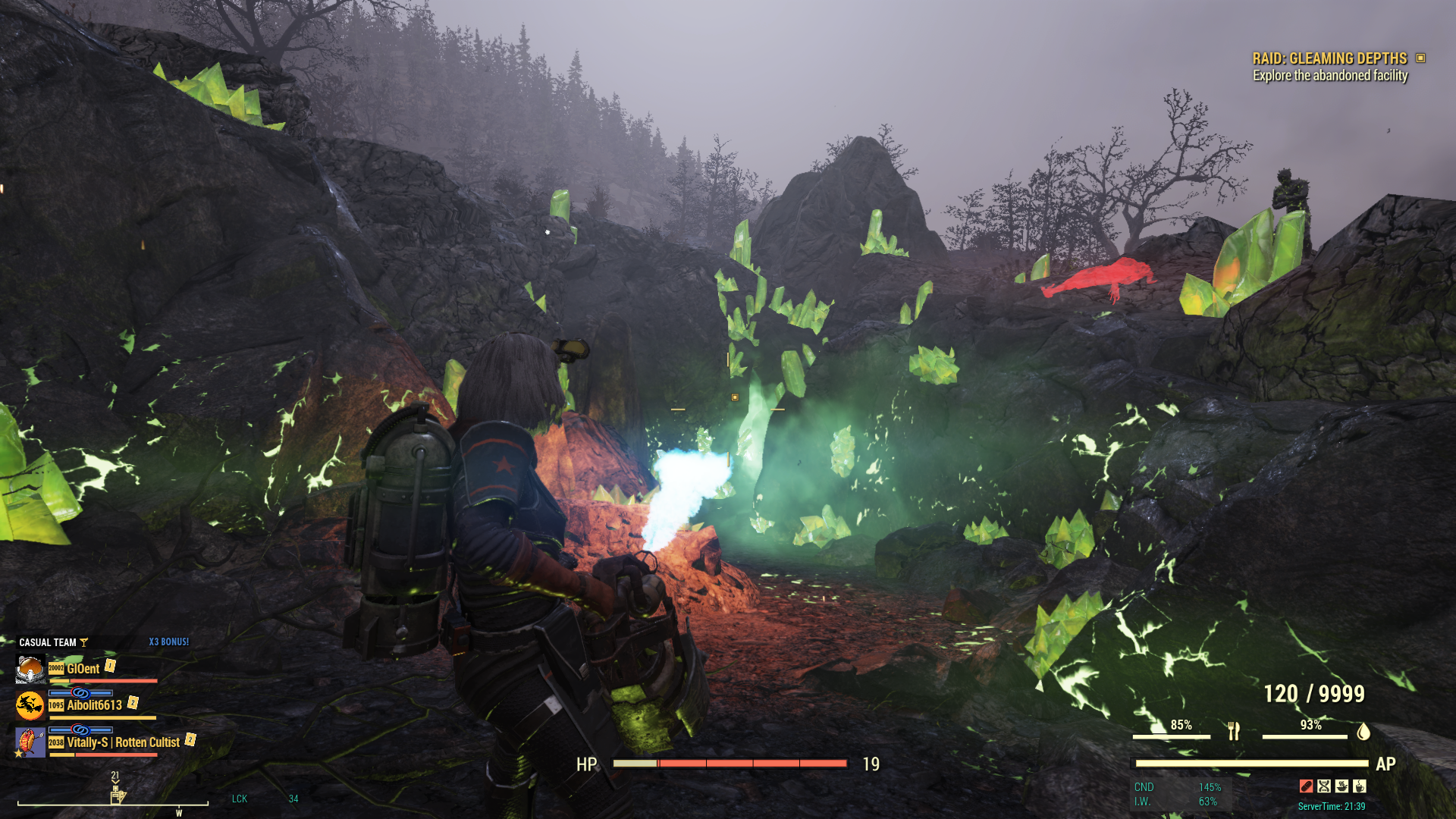The image size is (1456, 819).
Task: Click the water drop thirst icon
Action: tap(1363, 731)
